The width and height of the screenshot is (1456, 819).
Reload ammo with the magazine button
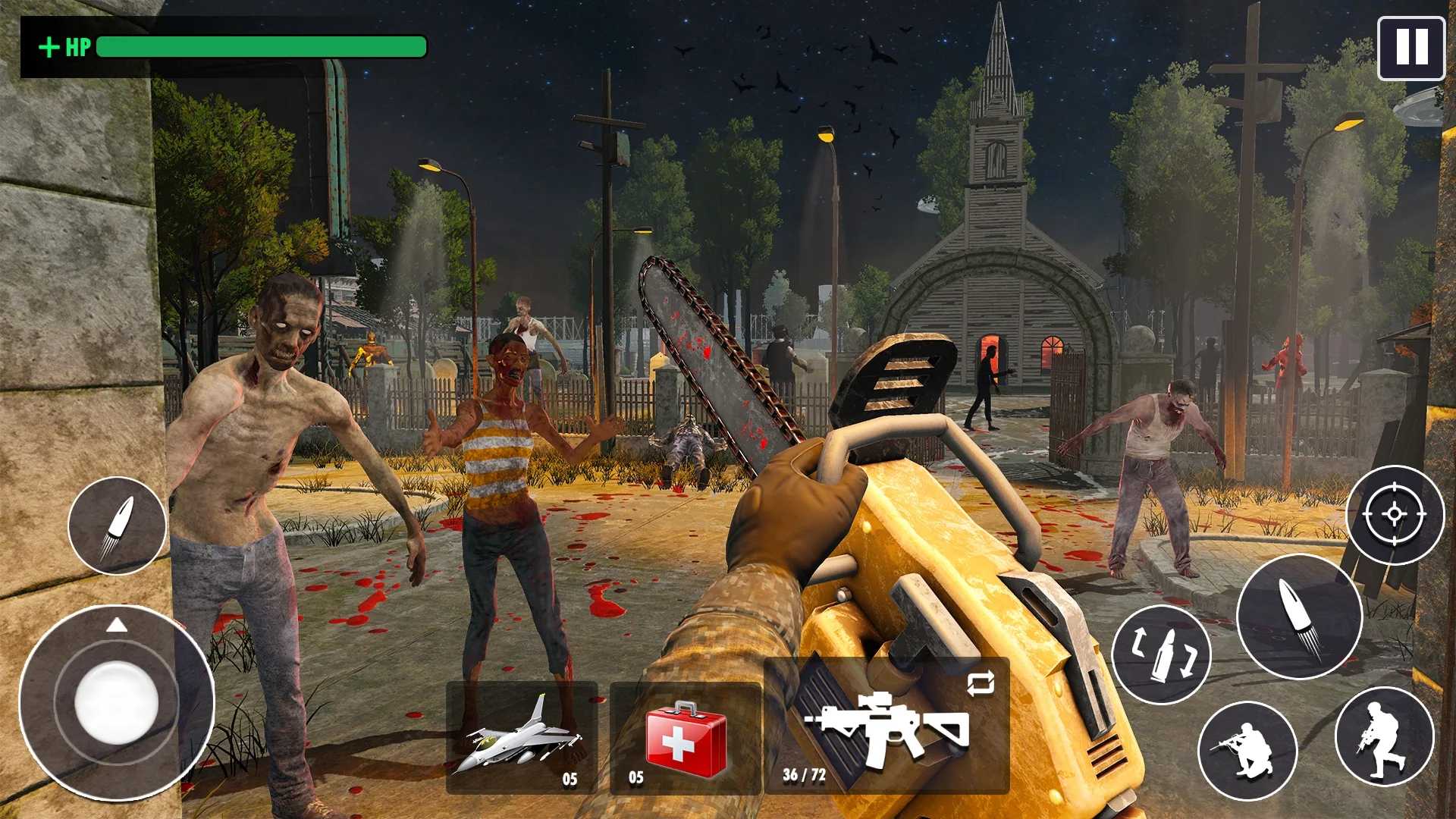[1161, 654]
